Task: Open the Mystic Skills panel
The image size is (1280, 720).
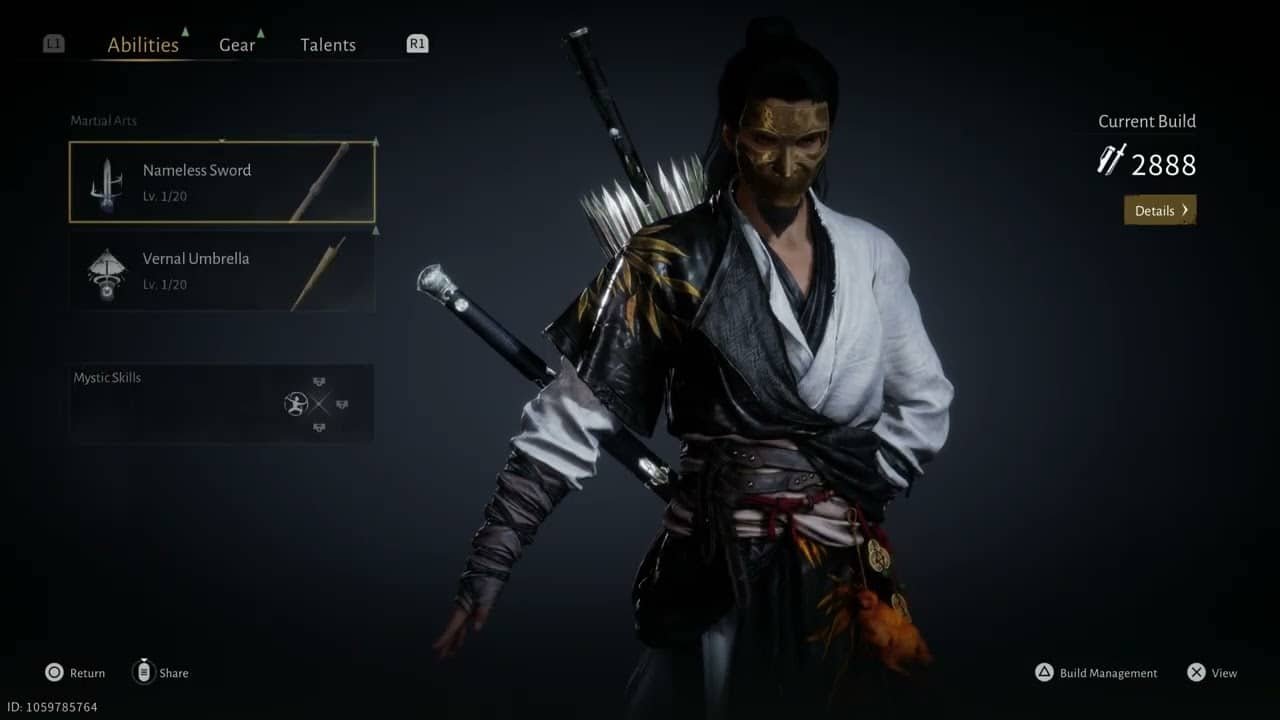Action: pos(222,403)
